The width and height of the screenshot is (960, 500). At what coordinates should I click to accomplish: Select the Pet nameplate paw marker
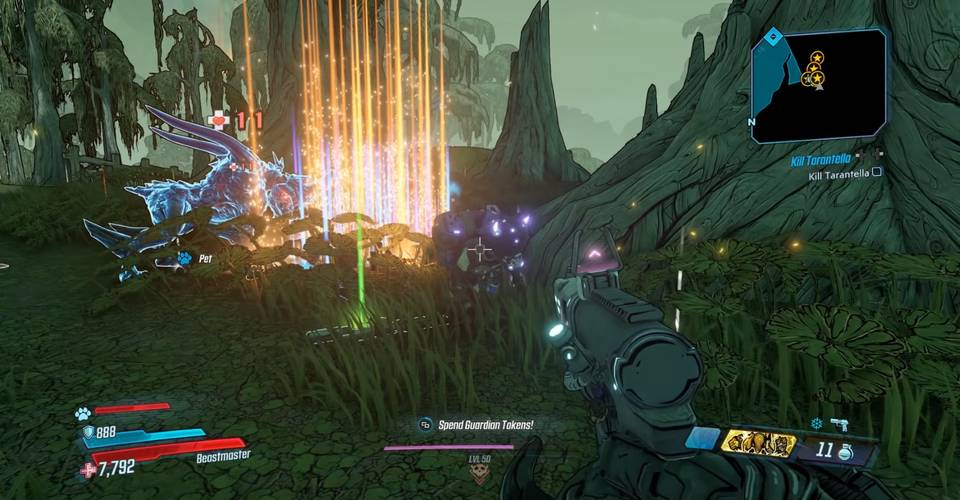click(185, 258)
